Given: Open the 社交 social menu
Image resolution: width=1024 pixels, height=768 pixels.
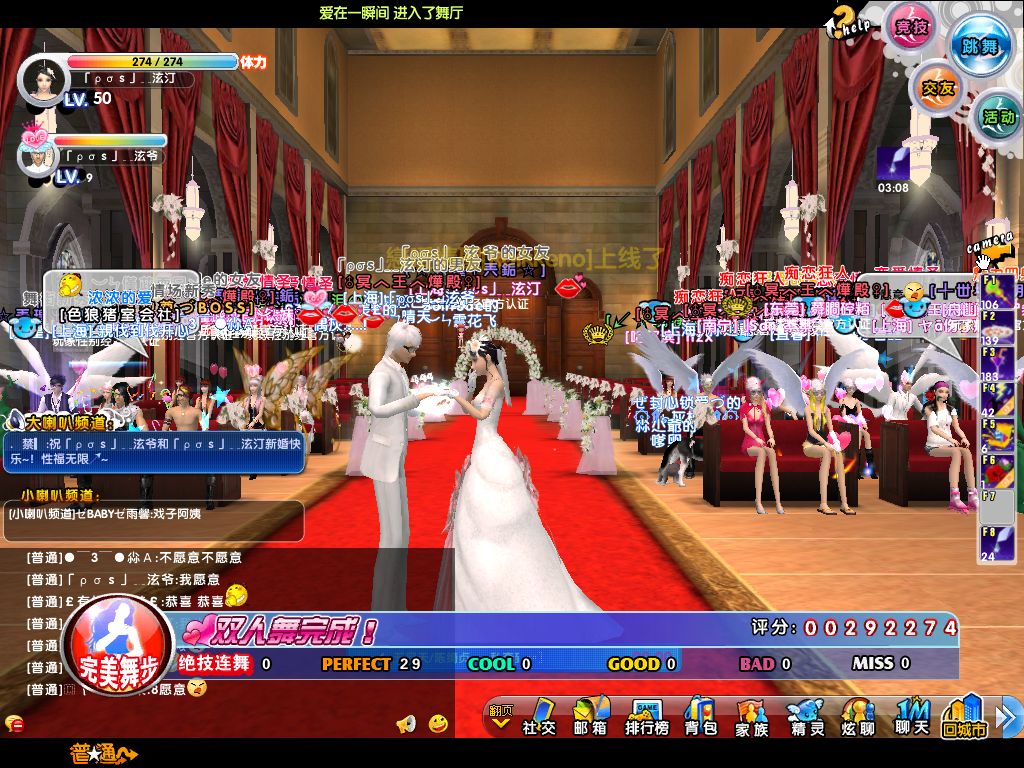Looking at the screenshot, I should tap(539, 717).
